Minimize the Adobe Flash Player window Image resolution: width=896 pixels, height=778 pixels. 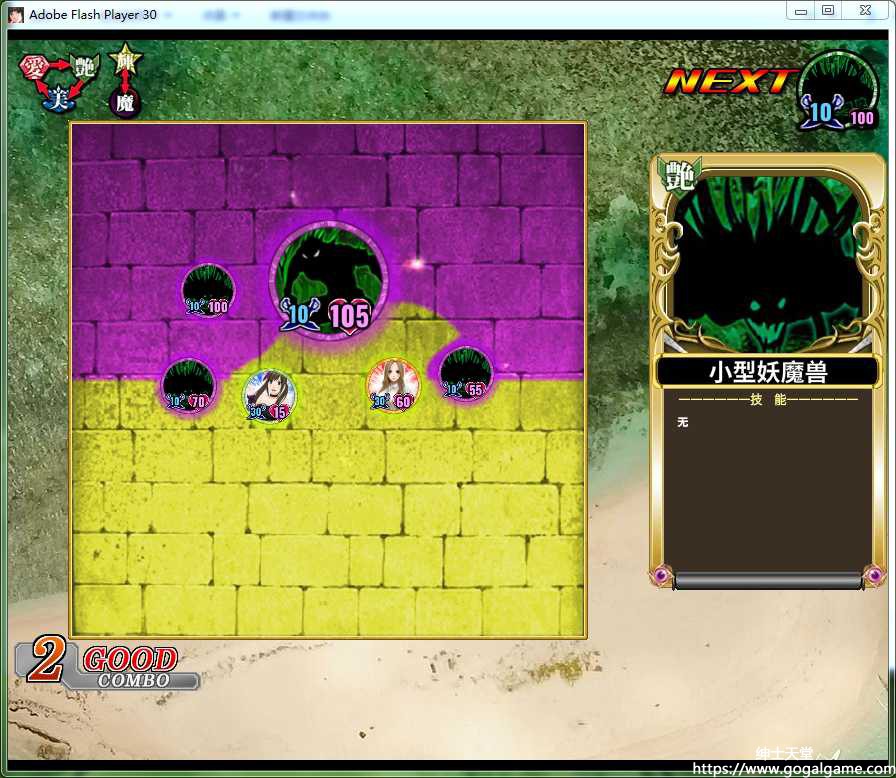coord(800,11)
